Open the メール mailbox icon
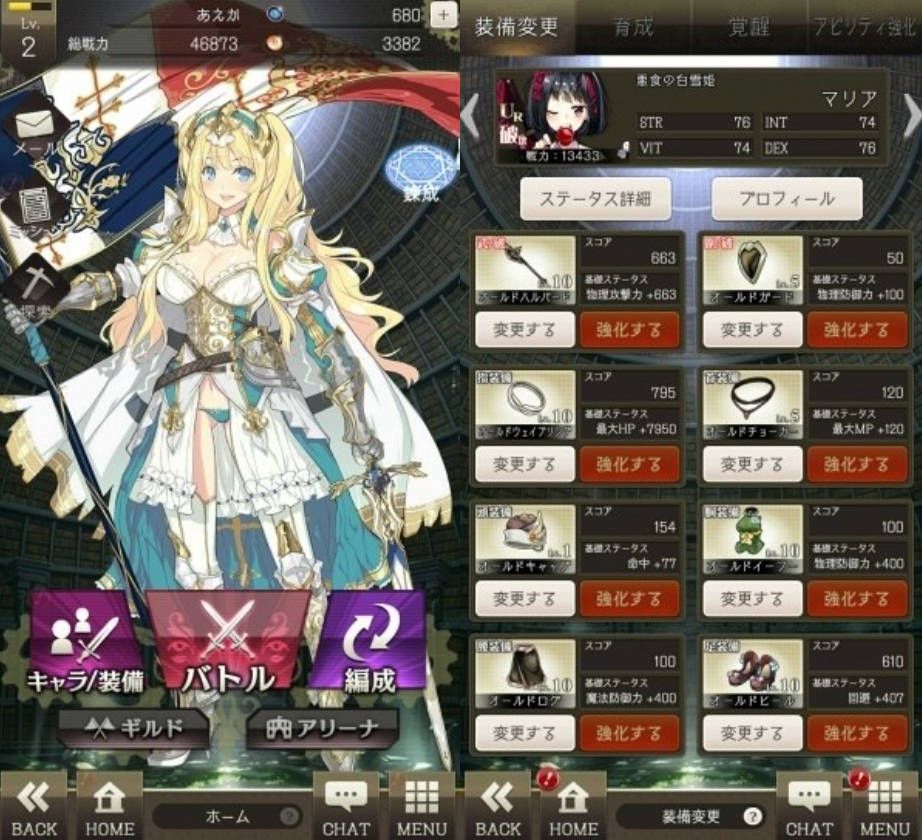 point(35,130)
